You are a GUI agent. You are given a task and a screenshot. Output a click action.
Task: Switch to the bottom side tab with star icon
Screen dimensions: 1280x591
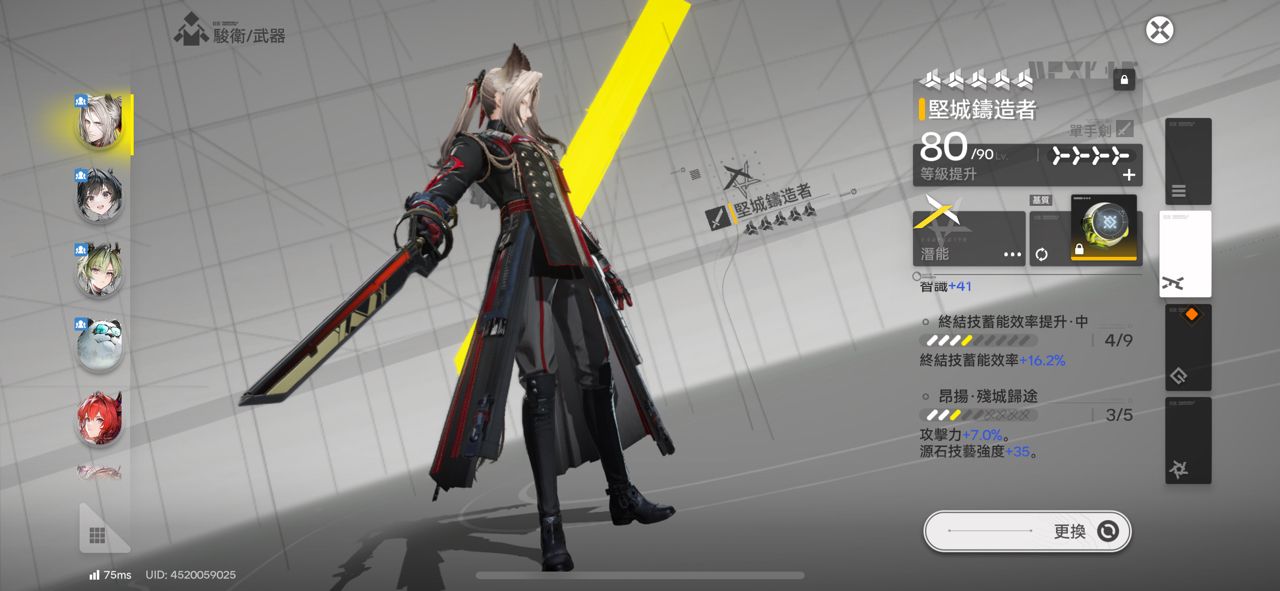tap(1187, 440)
